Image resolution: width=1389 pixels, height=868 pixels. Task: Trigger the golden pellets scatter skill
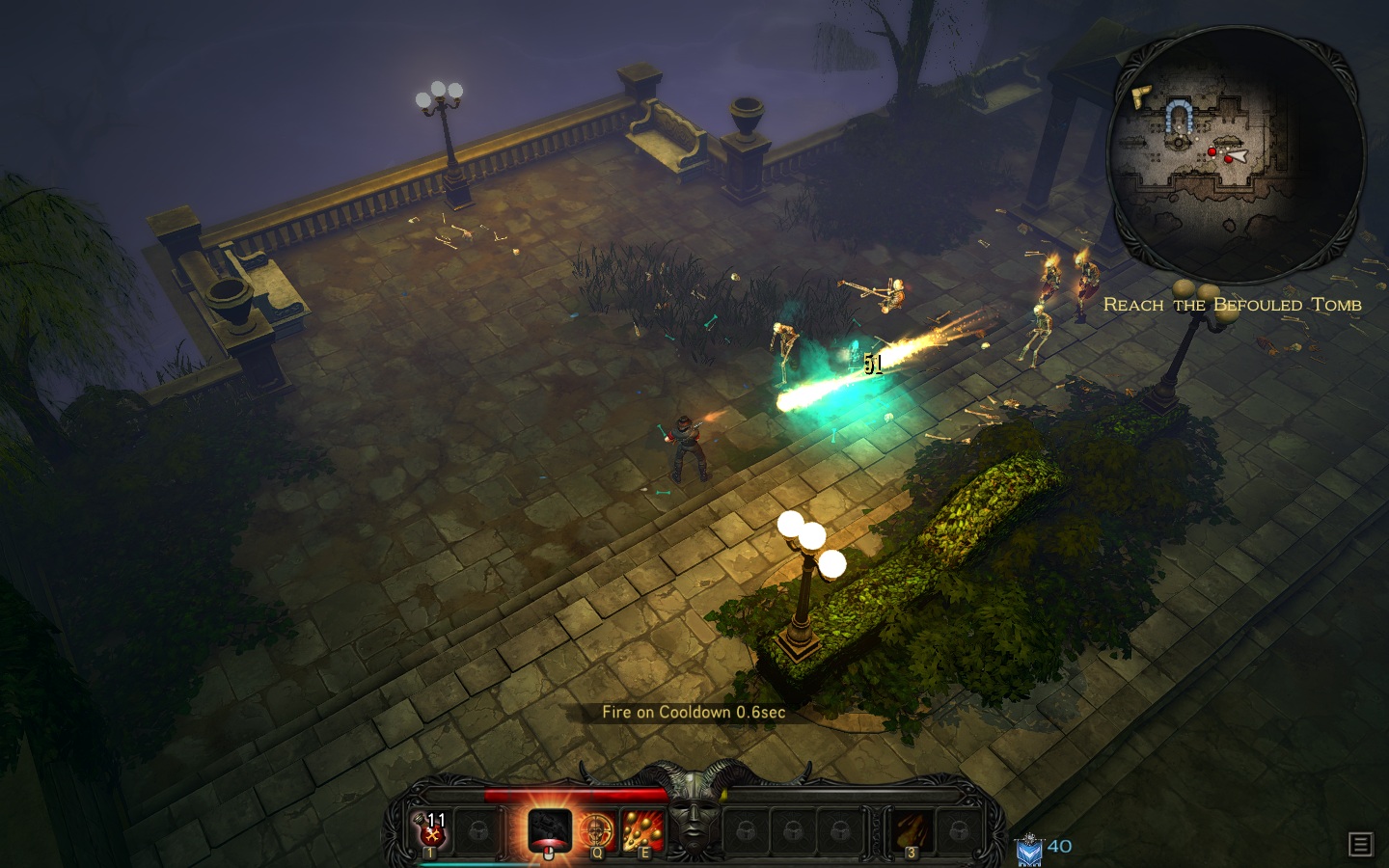click(642, 829)
